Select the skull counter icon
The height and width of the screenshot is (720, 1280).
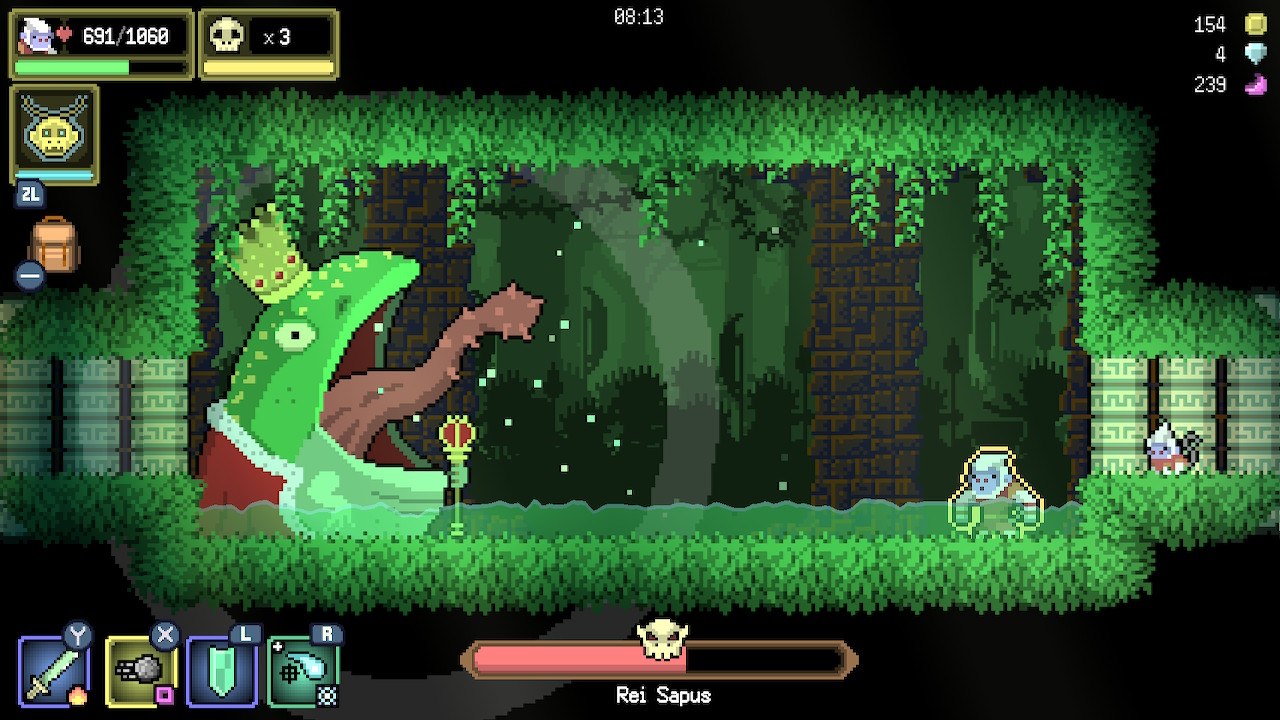coord(226,37)
